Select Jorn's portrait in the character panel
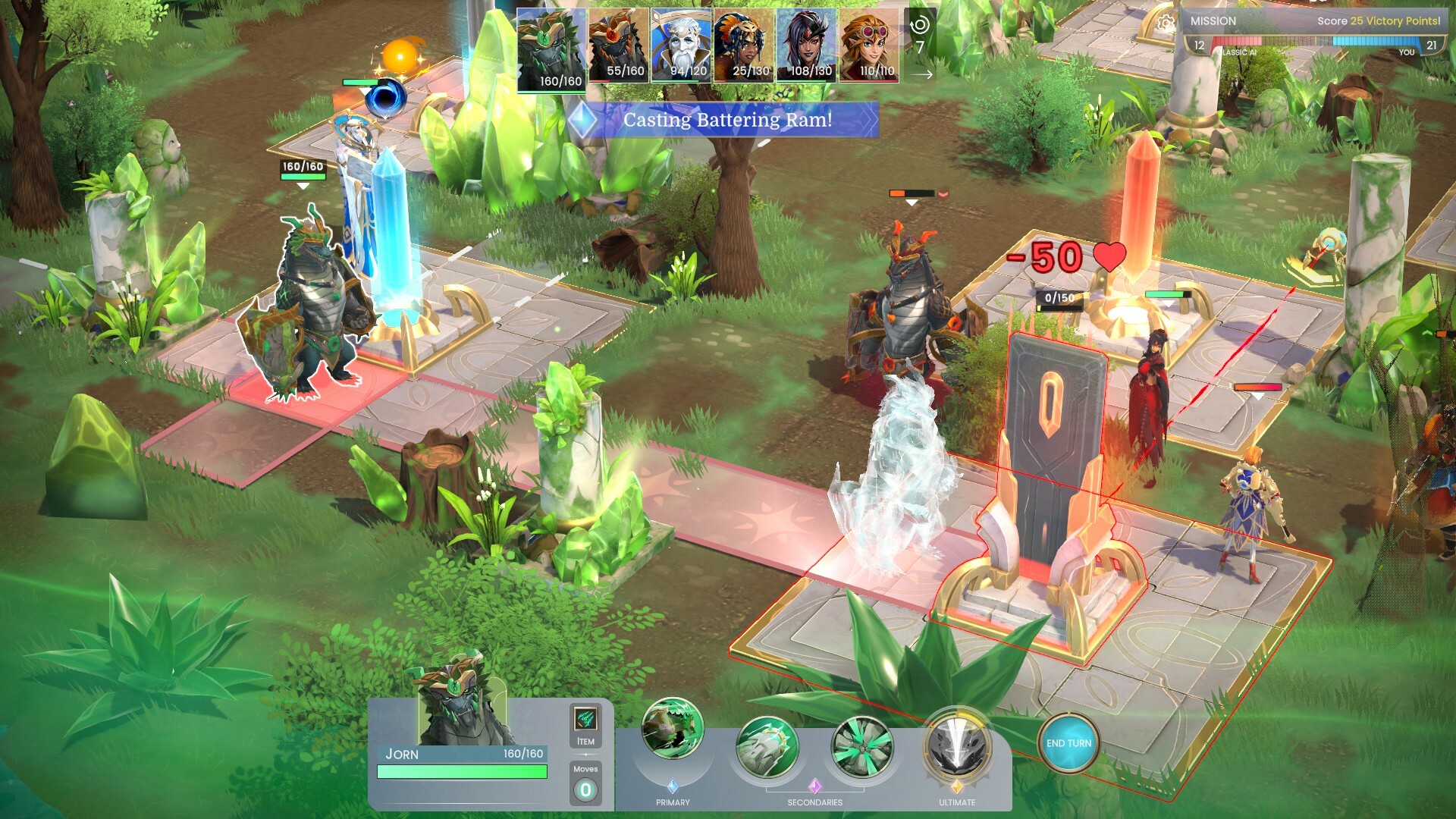The height and width of the screenshot is (819, 1456). pos(461,701)
